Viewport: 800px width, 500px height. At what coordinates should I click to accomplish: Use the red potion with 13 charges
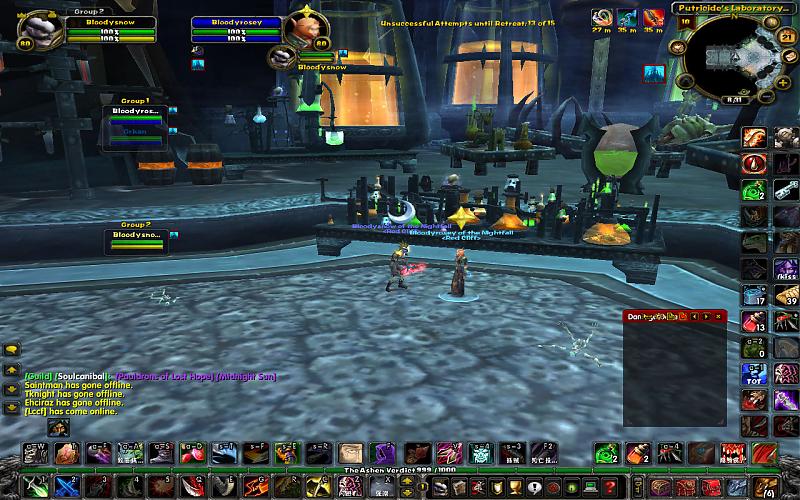point(755,322)
